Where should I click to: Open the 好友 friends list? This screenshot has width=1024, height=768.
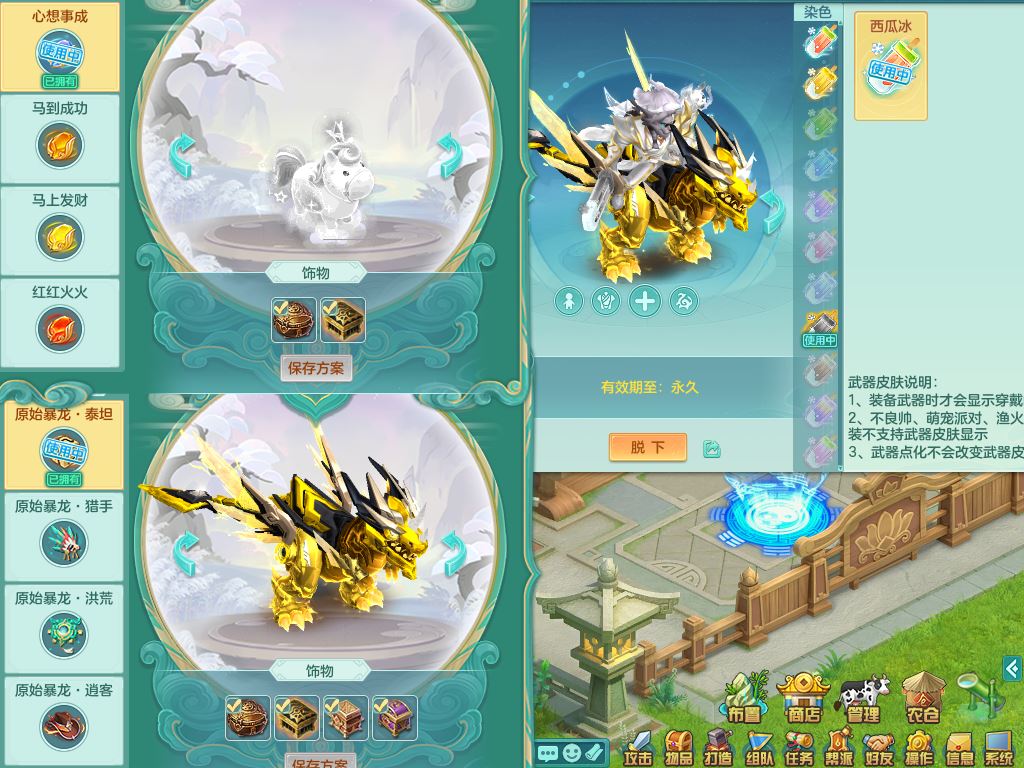point(879,747)
